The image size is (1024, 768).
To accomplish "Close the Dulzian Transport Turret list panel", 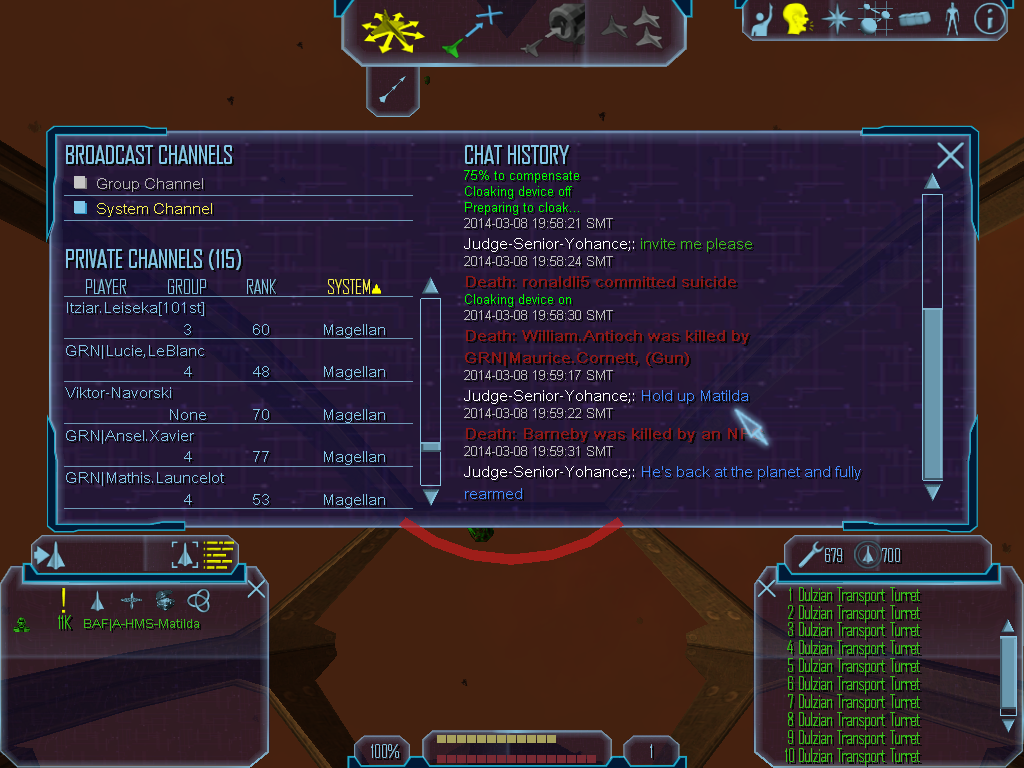I will pyautogui.click(x=767, y=589).
